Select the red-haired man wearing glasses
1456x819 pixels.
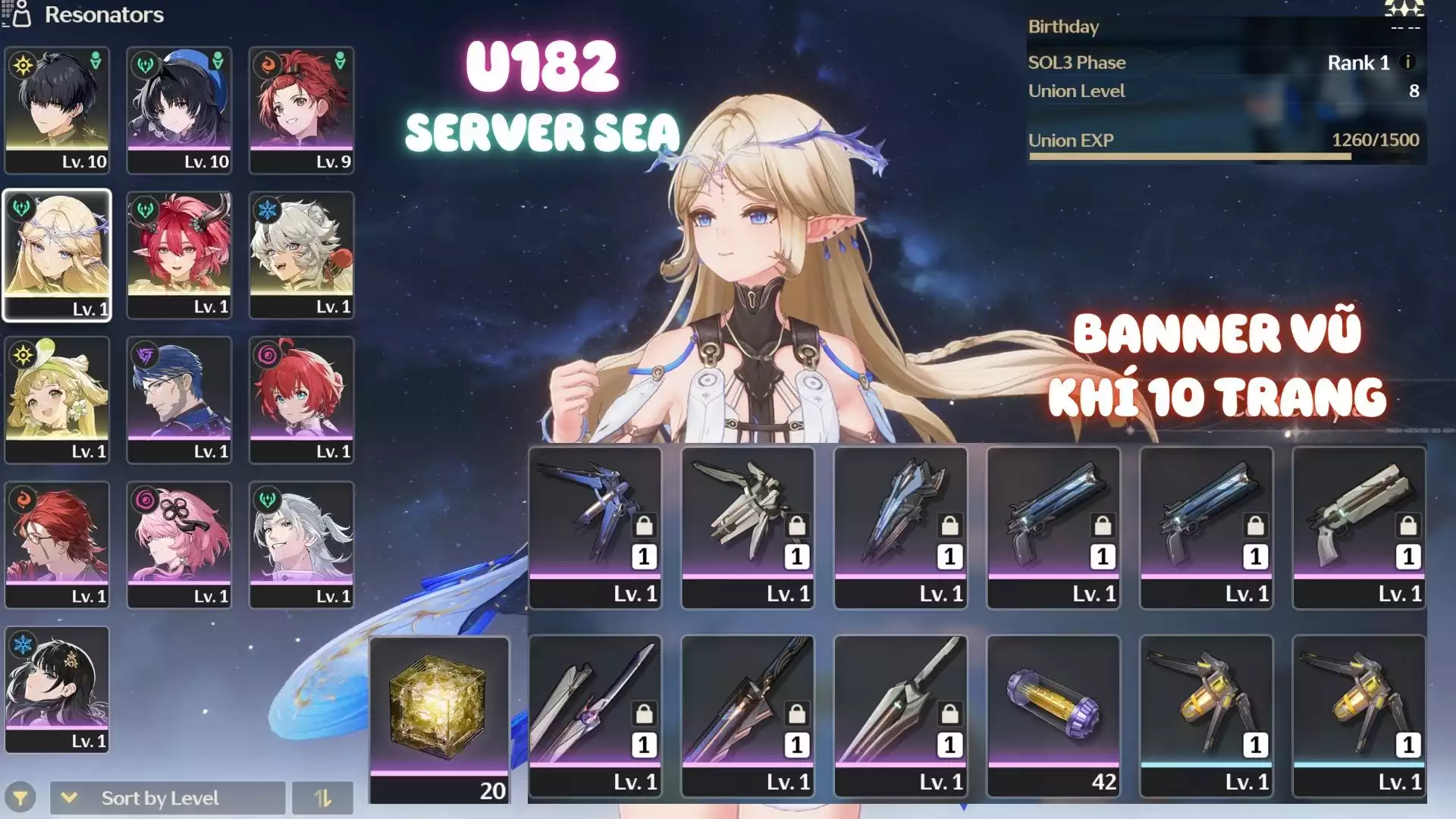(x=57, y=544)
